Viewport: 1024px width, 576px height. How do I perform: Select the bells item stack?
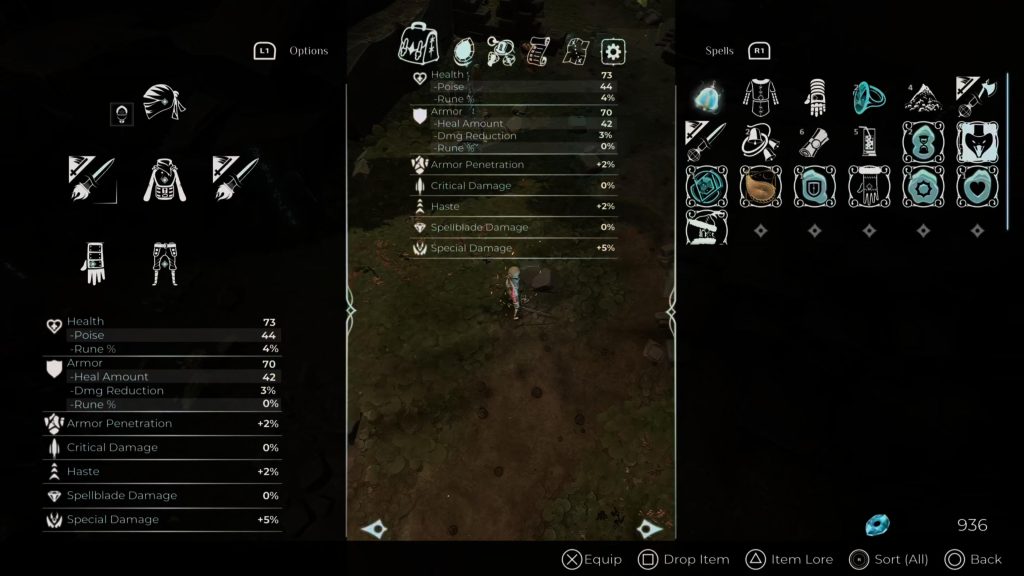coord(761,141)
